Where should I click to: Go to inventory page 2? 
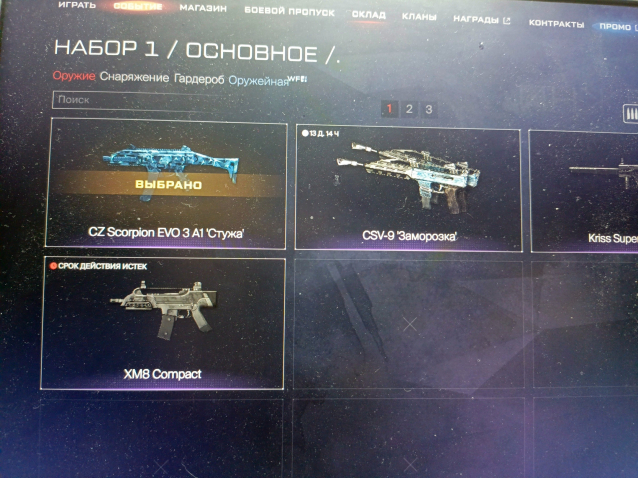point(409,109)
